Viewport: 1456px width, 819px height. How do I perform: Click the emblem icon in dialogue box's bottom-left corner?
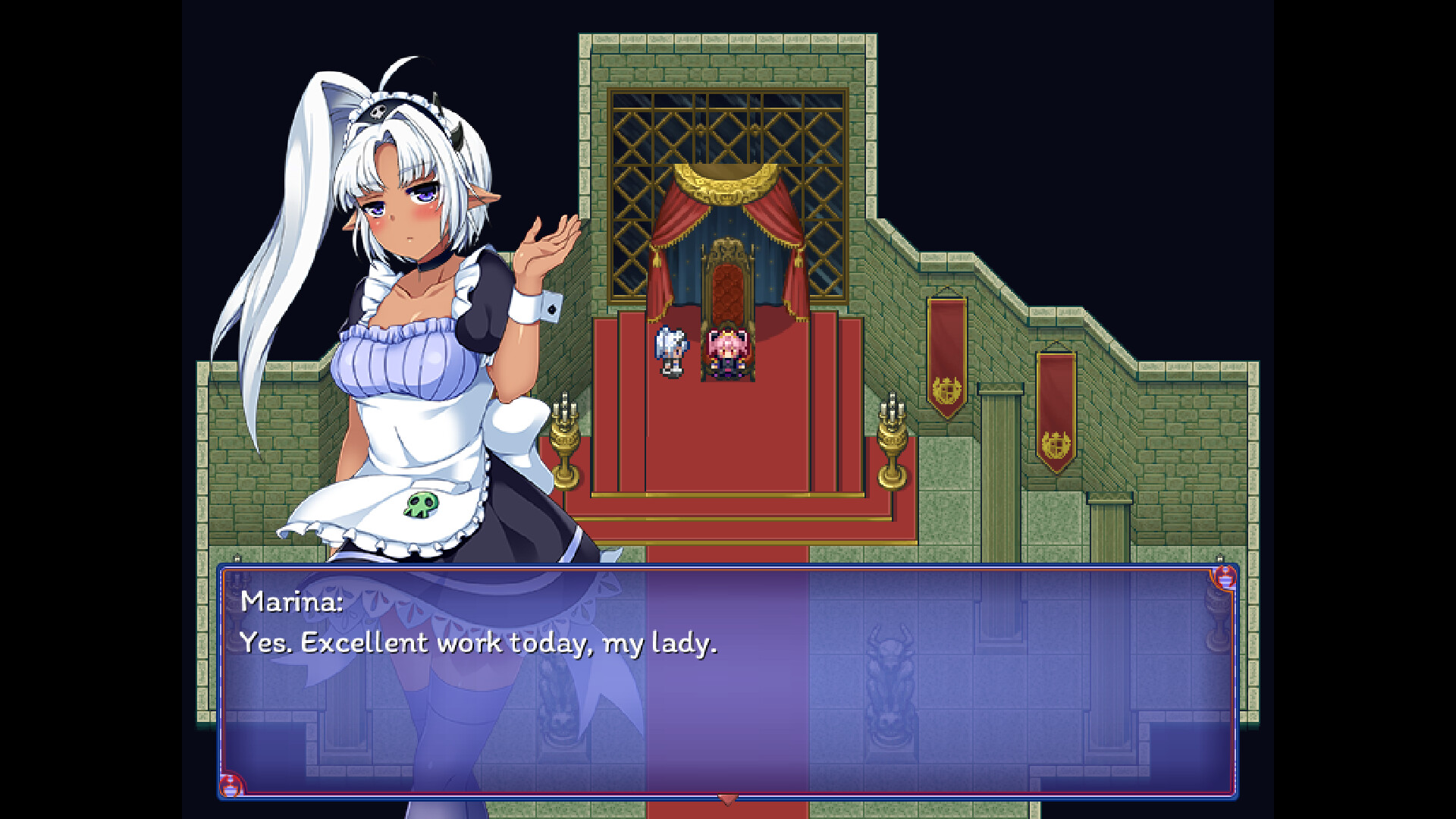pos(230,787)
